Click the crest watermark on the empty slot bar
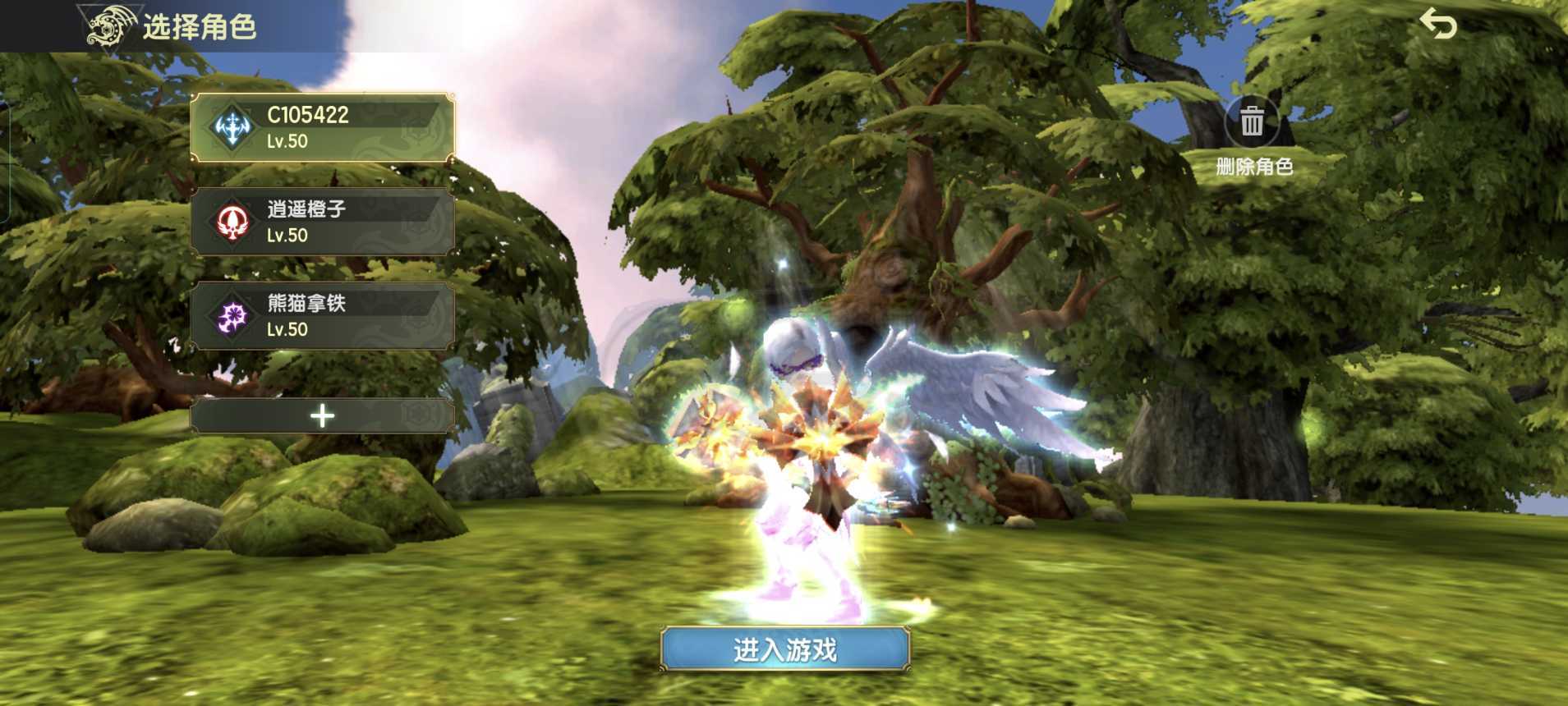1568x706 pixels. pos(418,416)
